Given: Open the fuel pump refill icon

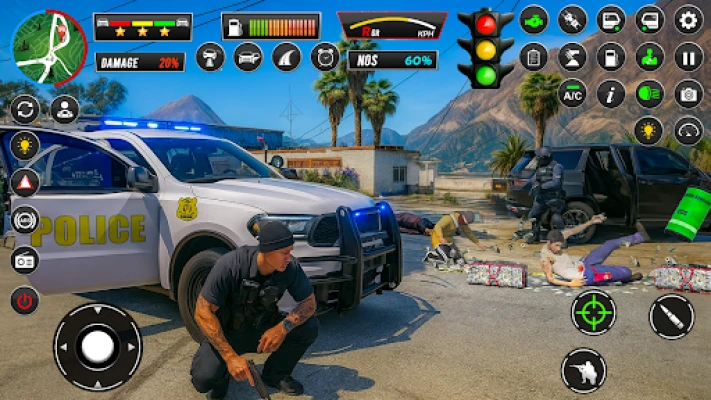Looking at the screenshot, I should click(611, 57).
